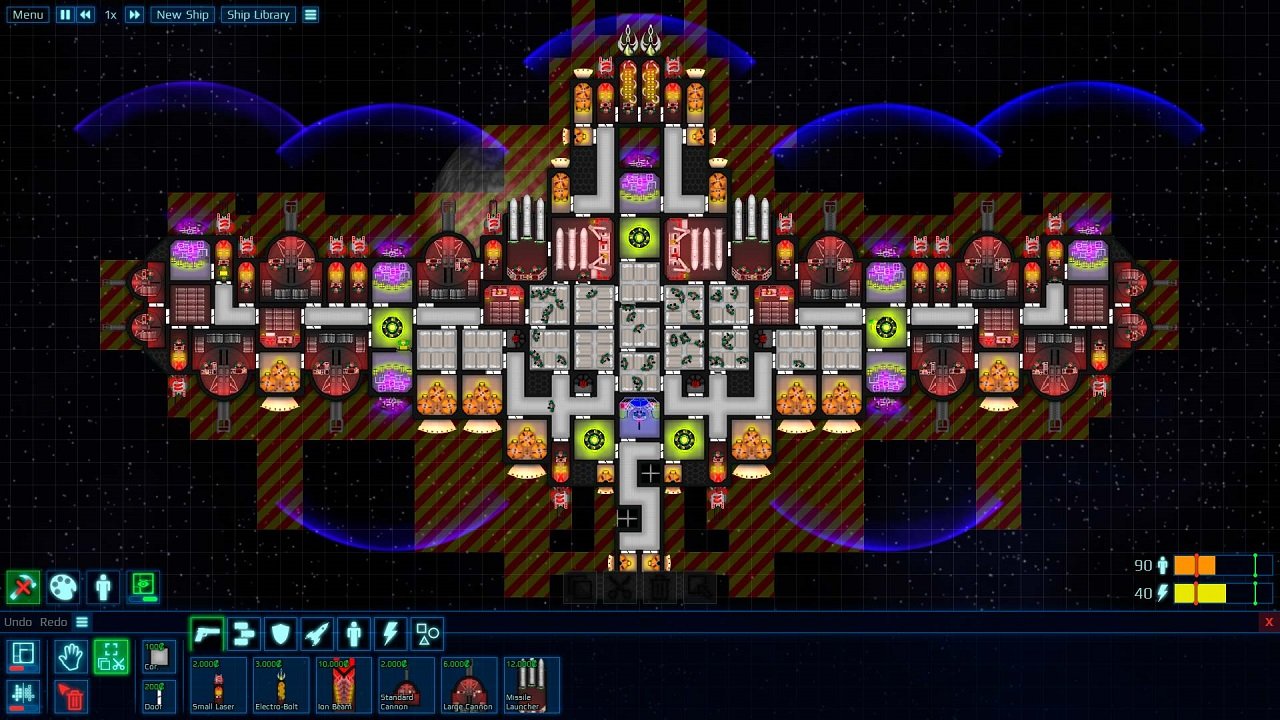Select the pan hand tool

point(70,657)
